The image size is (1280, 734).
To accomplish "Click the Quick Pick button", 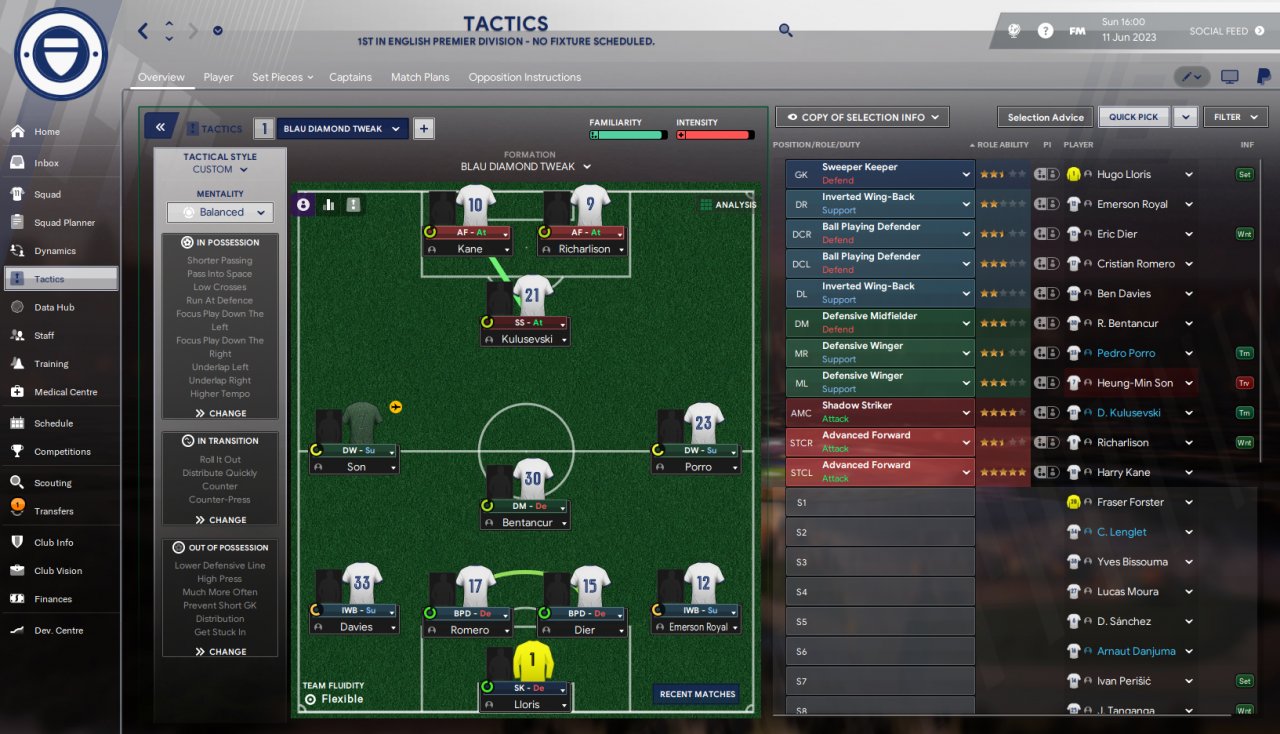I will (1134, 117).
